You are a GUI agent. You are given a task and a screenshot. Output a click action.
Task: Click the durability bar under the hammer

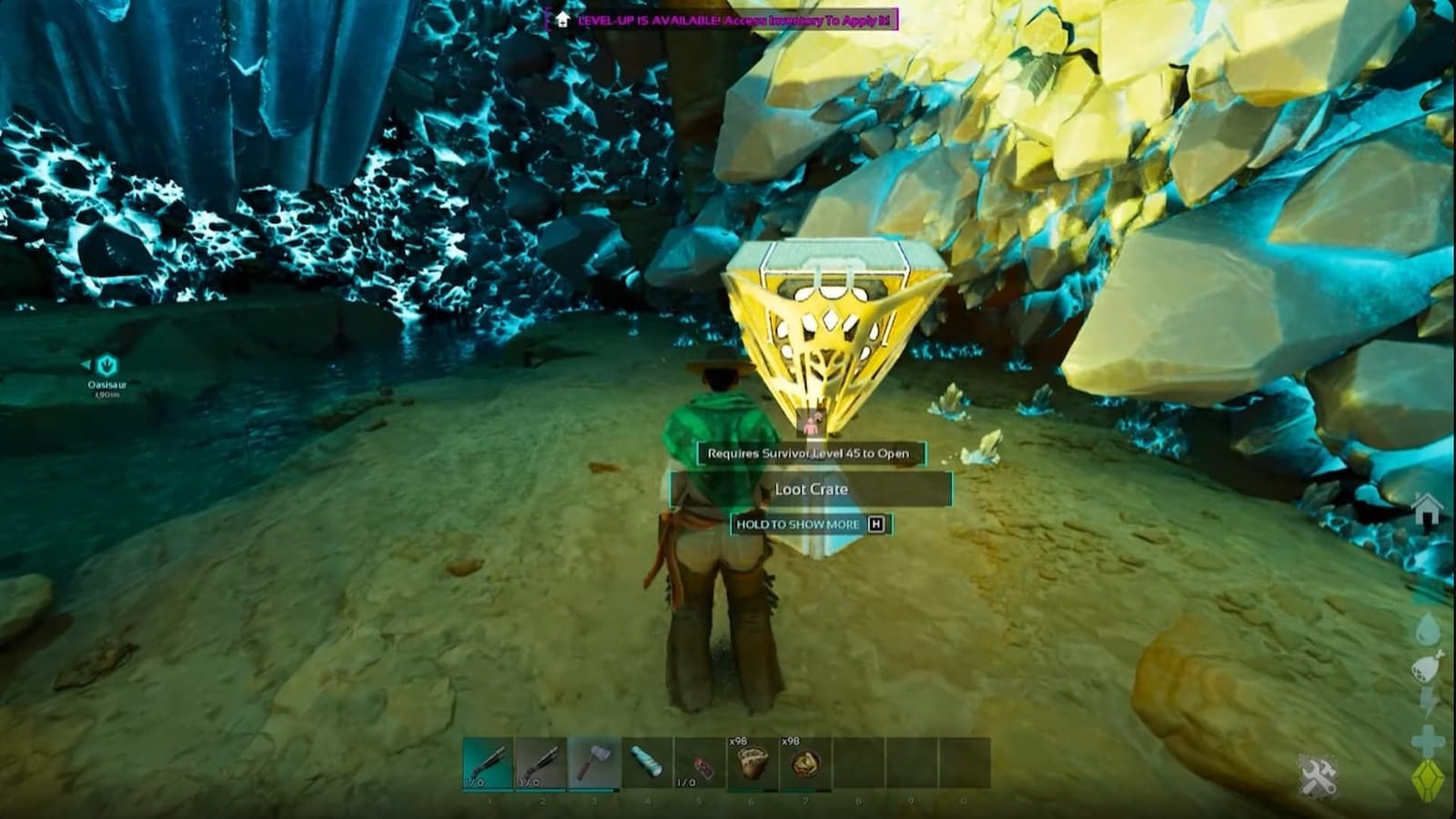[591, 788]
